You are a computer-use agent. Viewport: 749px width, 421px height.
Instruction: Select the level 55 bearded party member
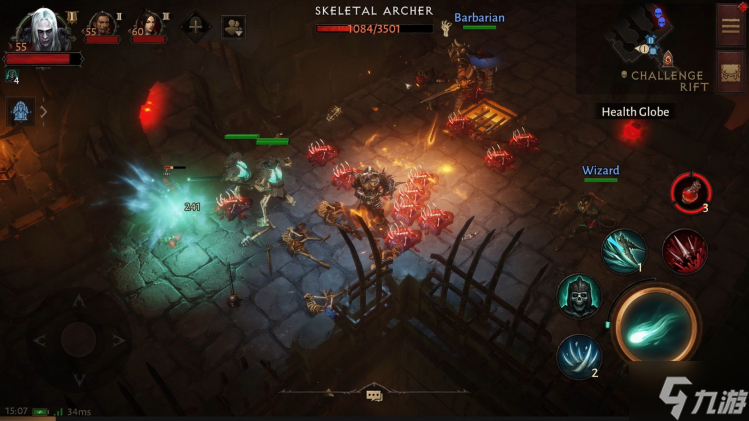pos(101,25)
